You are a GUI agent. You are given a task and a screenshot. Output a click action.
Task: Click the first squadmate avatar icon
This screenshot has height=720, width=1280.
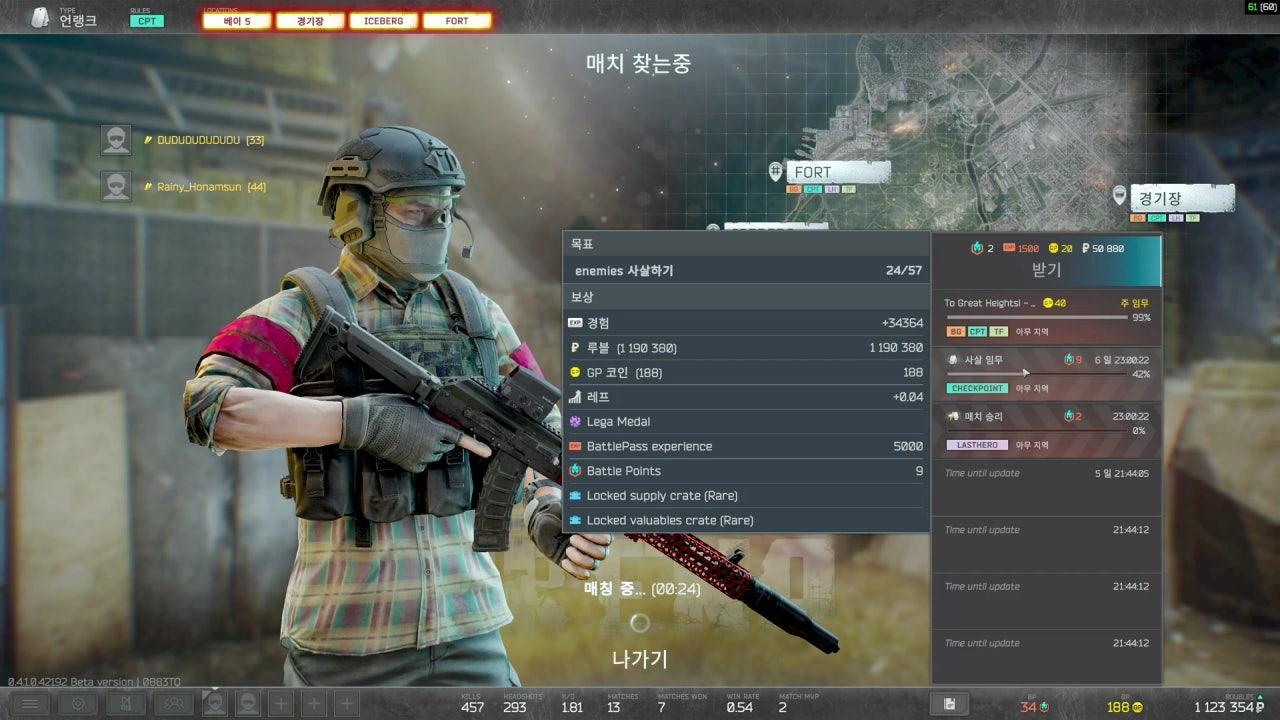[216, 703]
